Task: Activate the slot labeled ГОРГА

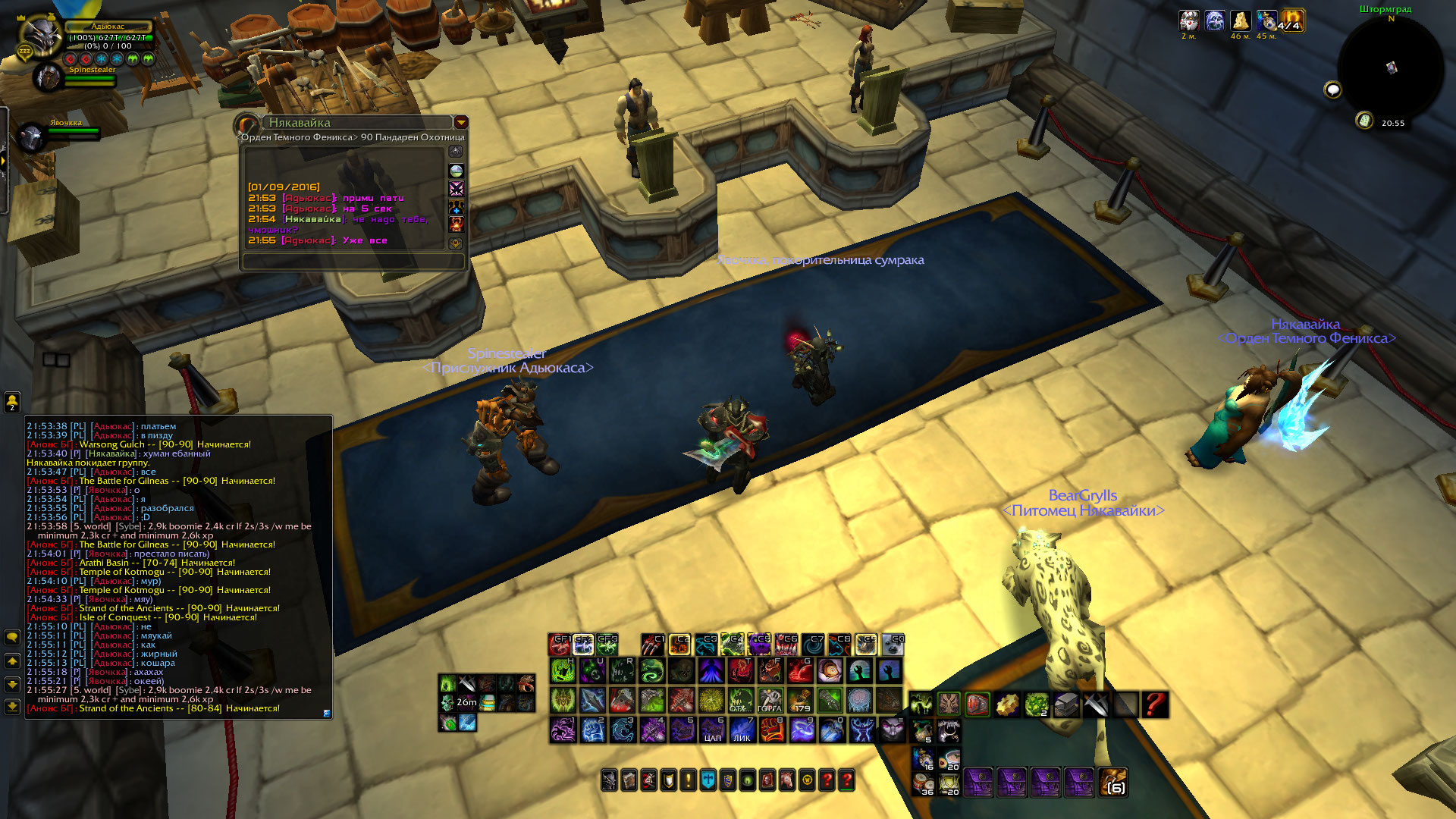Action: point(770,700)
